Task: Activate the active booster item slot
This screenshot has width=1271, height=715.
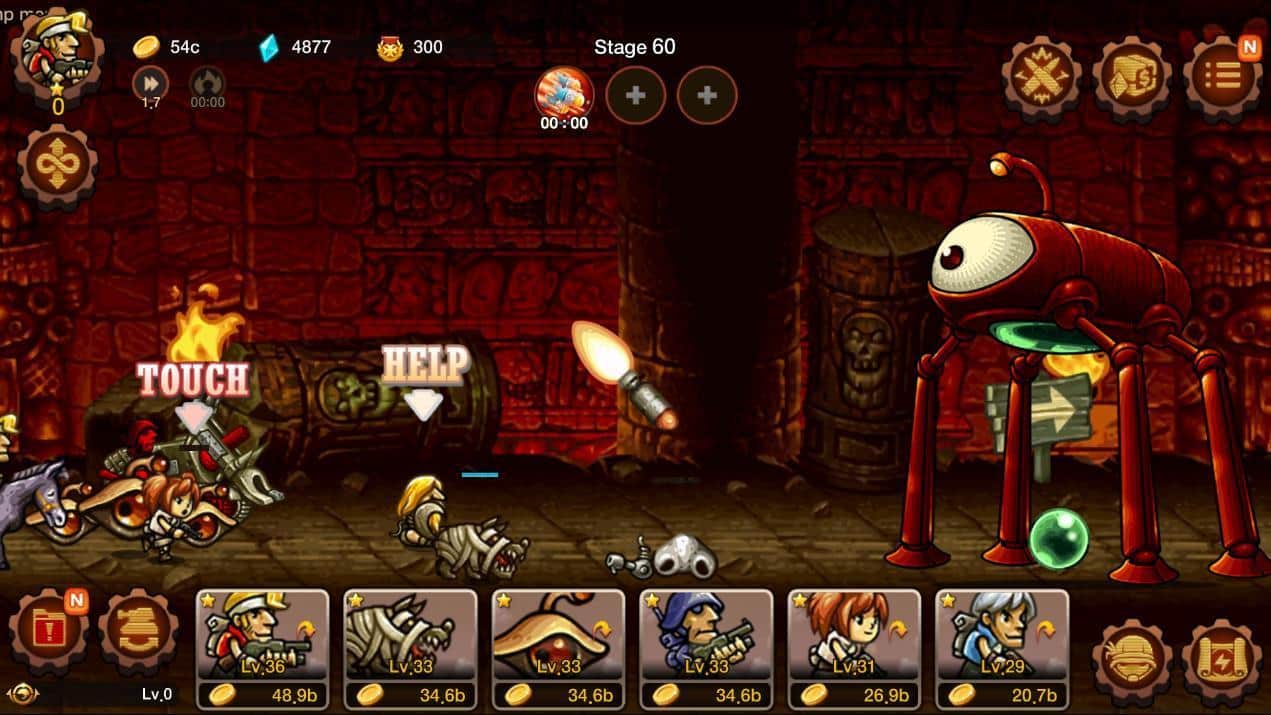Action: click(564, 96)
